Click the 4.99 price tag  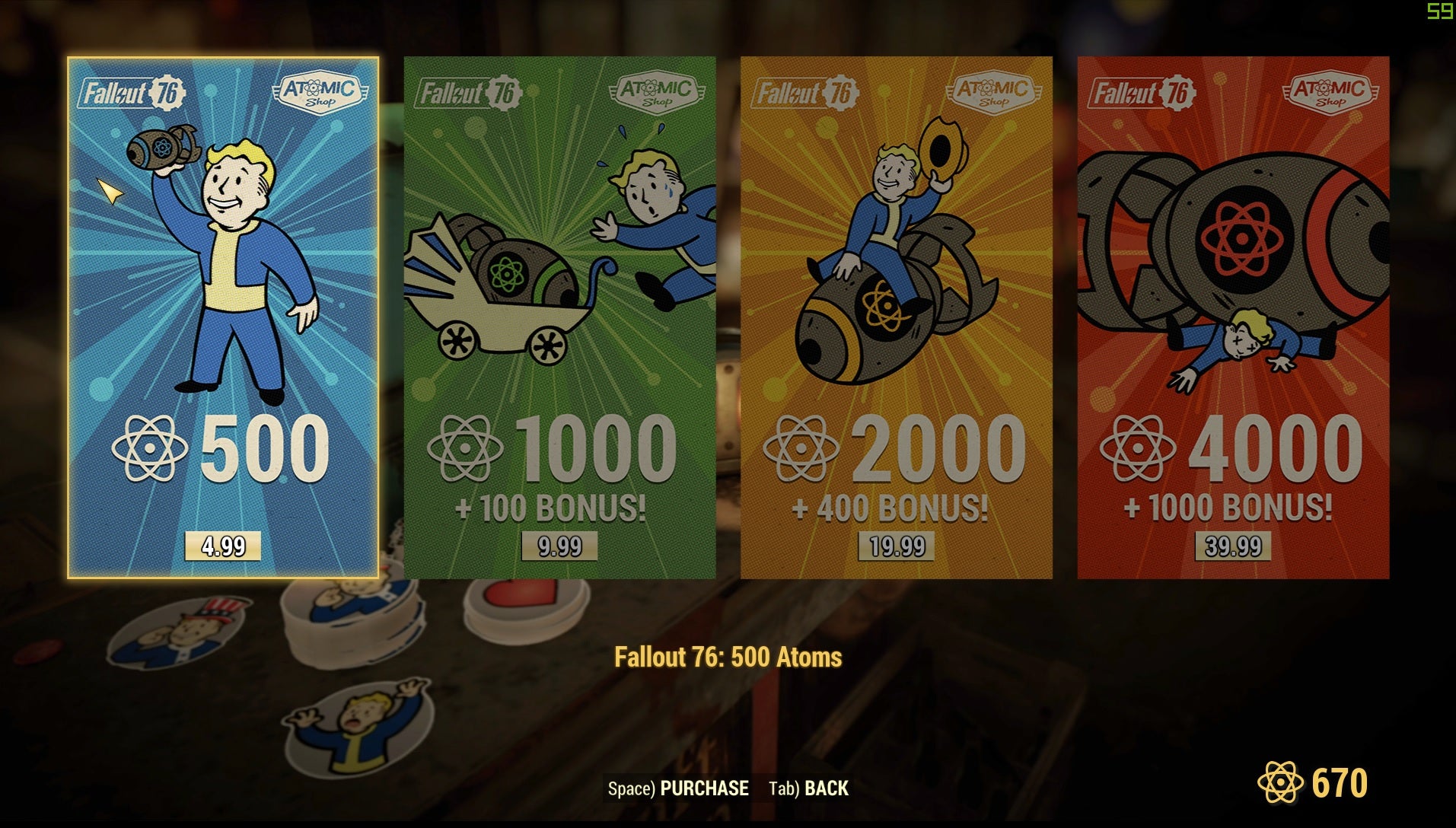(224, 545)
